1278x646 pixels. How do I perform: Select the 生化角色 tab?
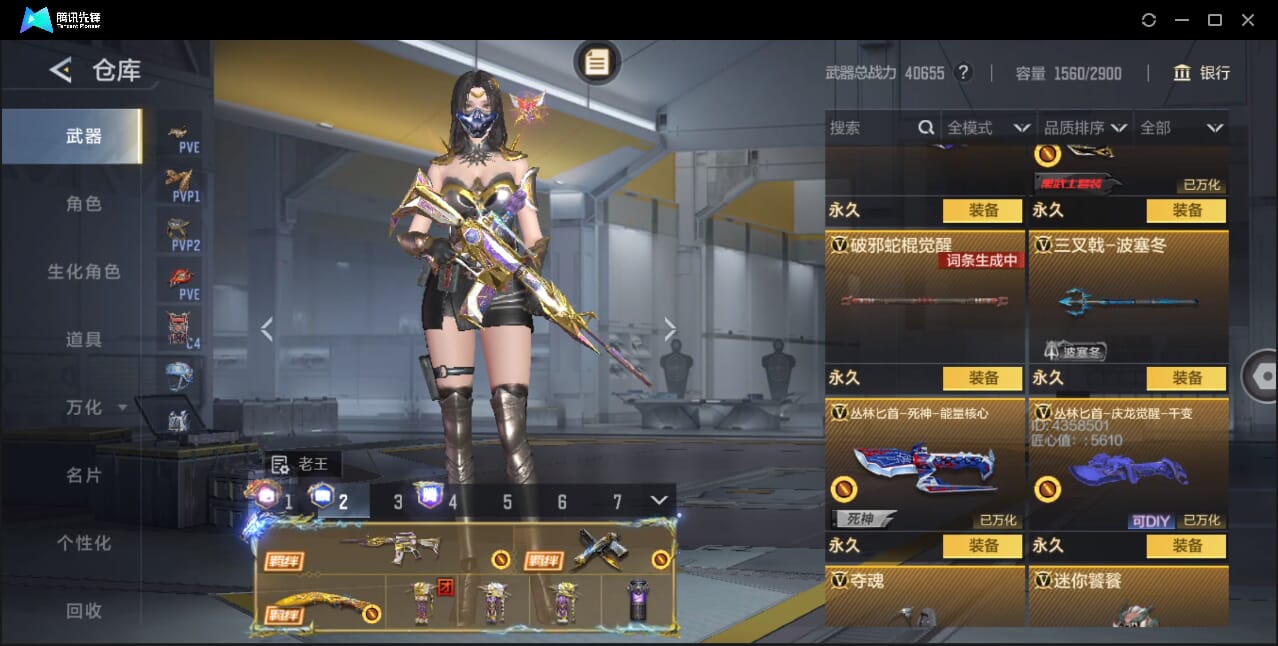[83, 272]
